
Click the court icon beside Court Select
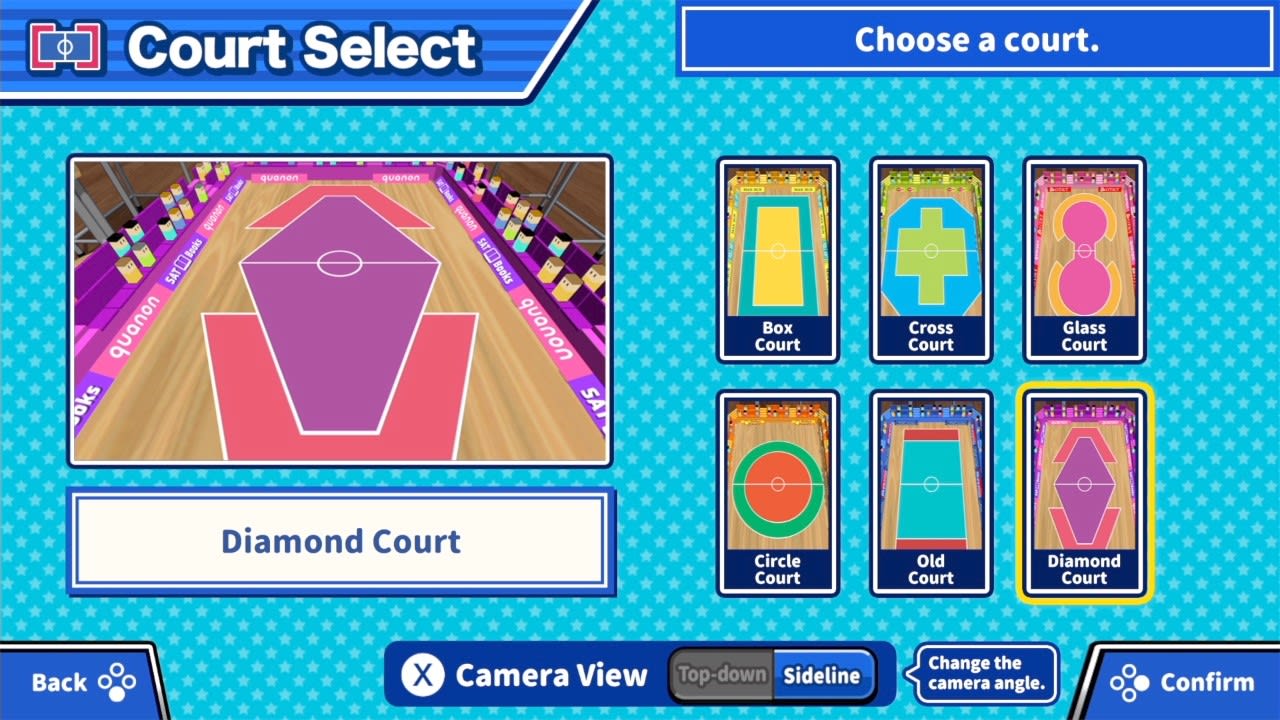click(x=64, y=44)
